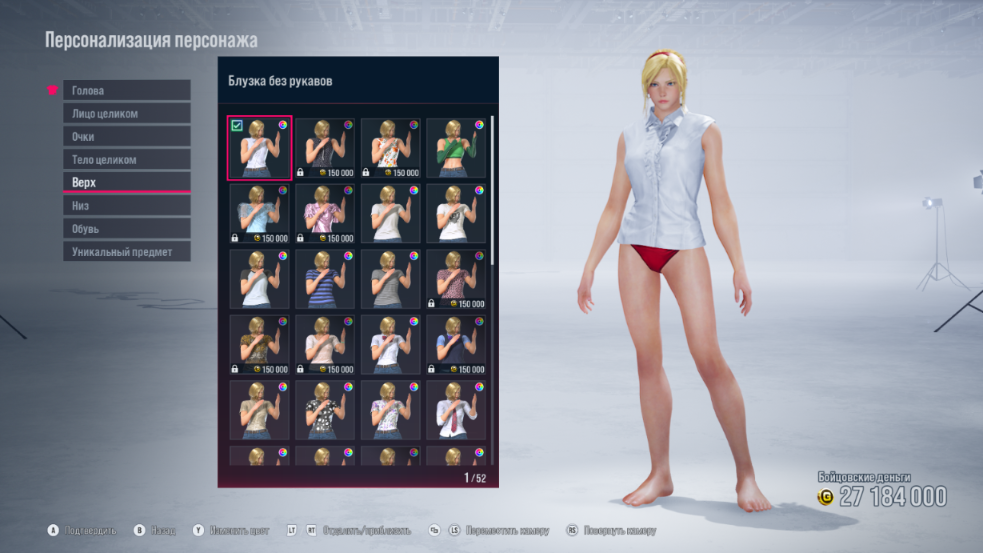Pick the locked light blue blouse
Viewport: 983px width, 553px height.
click(260, 213)
